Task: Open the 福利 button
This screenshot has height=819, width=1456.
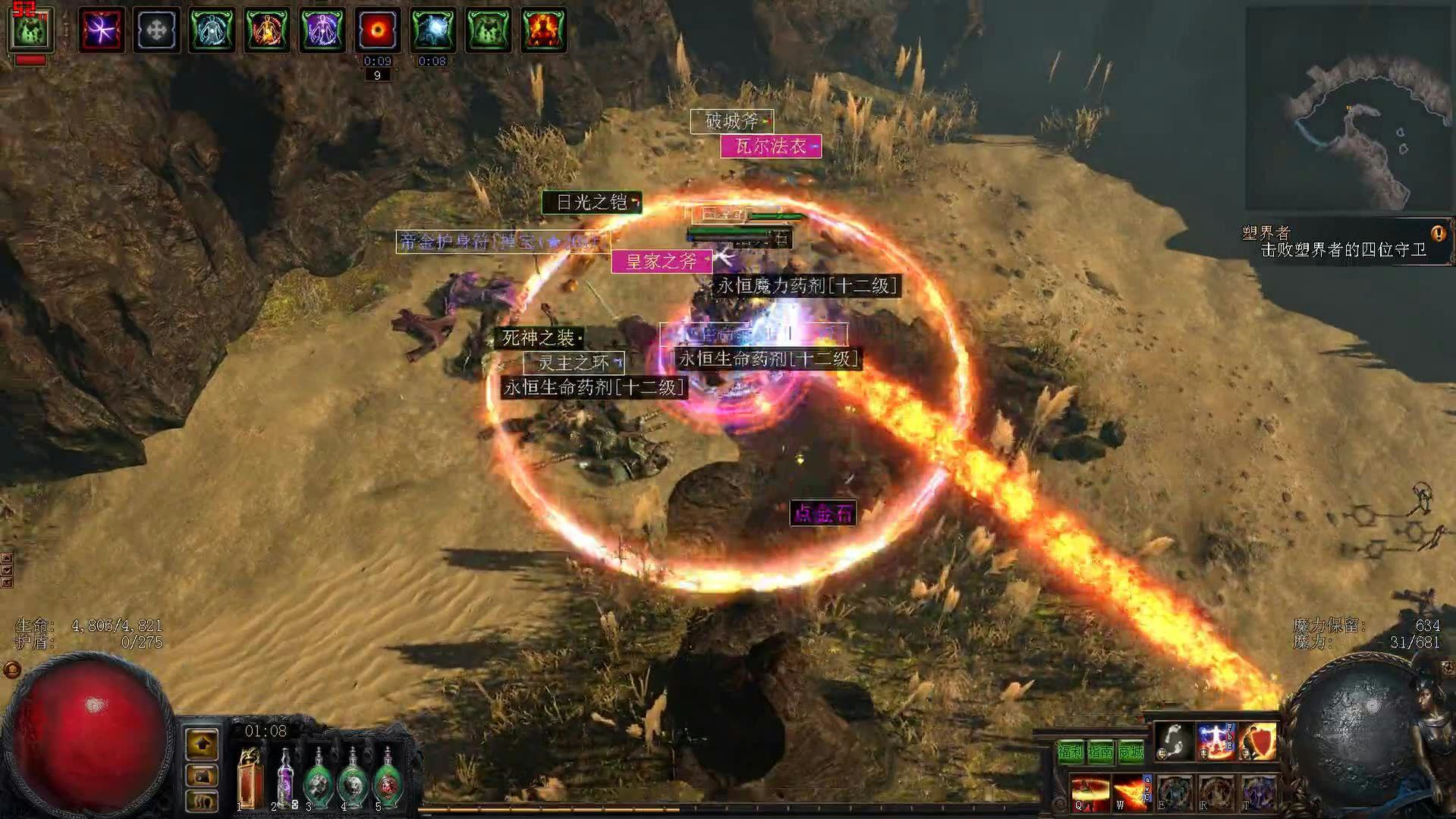Action: coord(1071,751)
